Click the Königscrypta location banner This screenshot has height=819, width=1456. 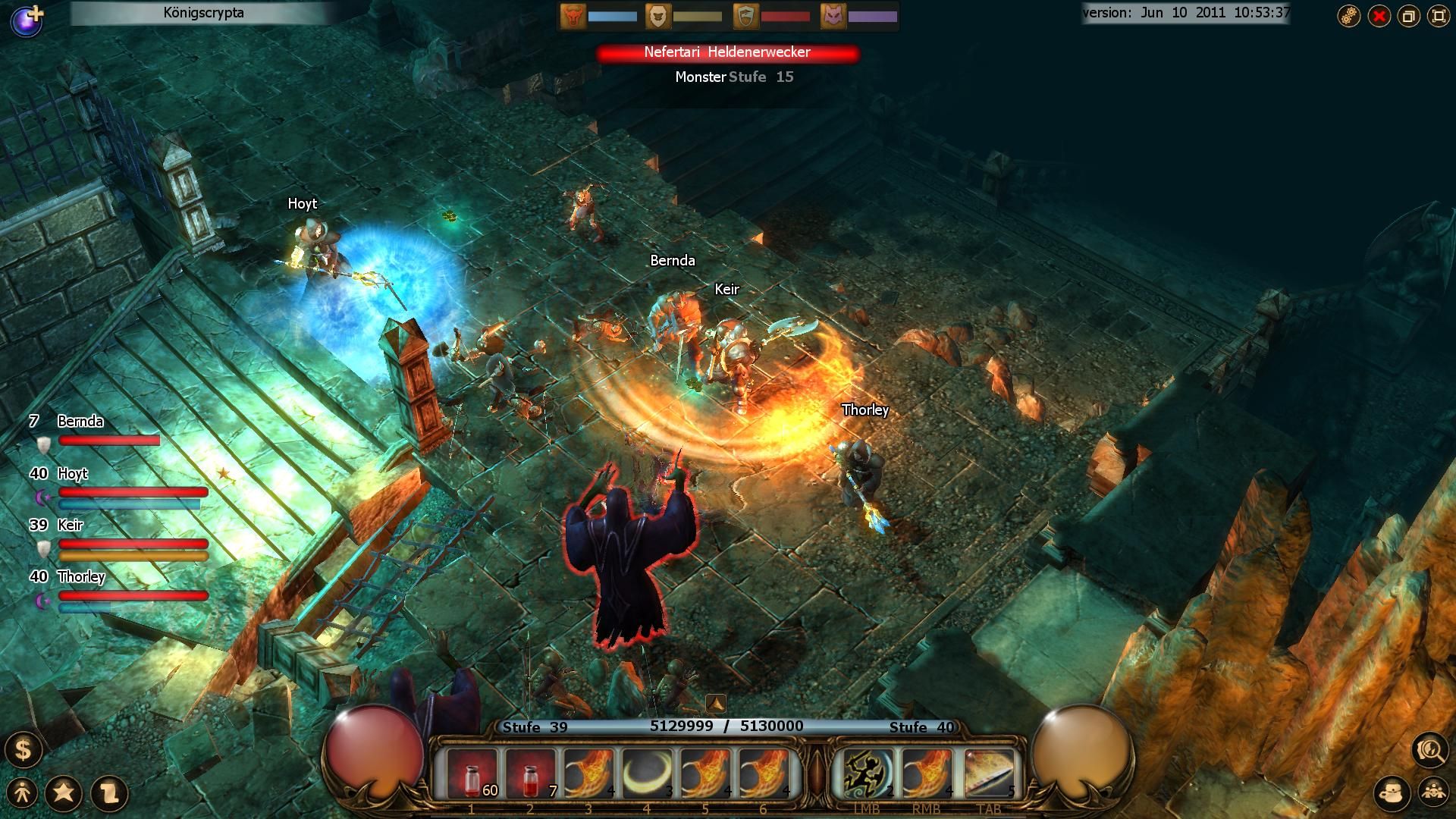(x=203, y=12)
